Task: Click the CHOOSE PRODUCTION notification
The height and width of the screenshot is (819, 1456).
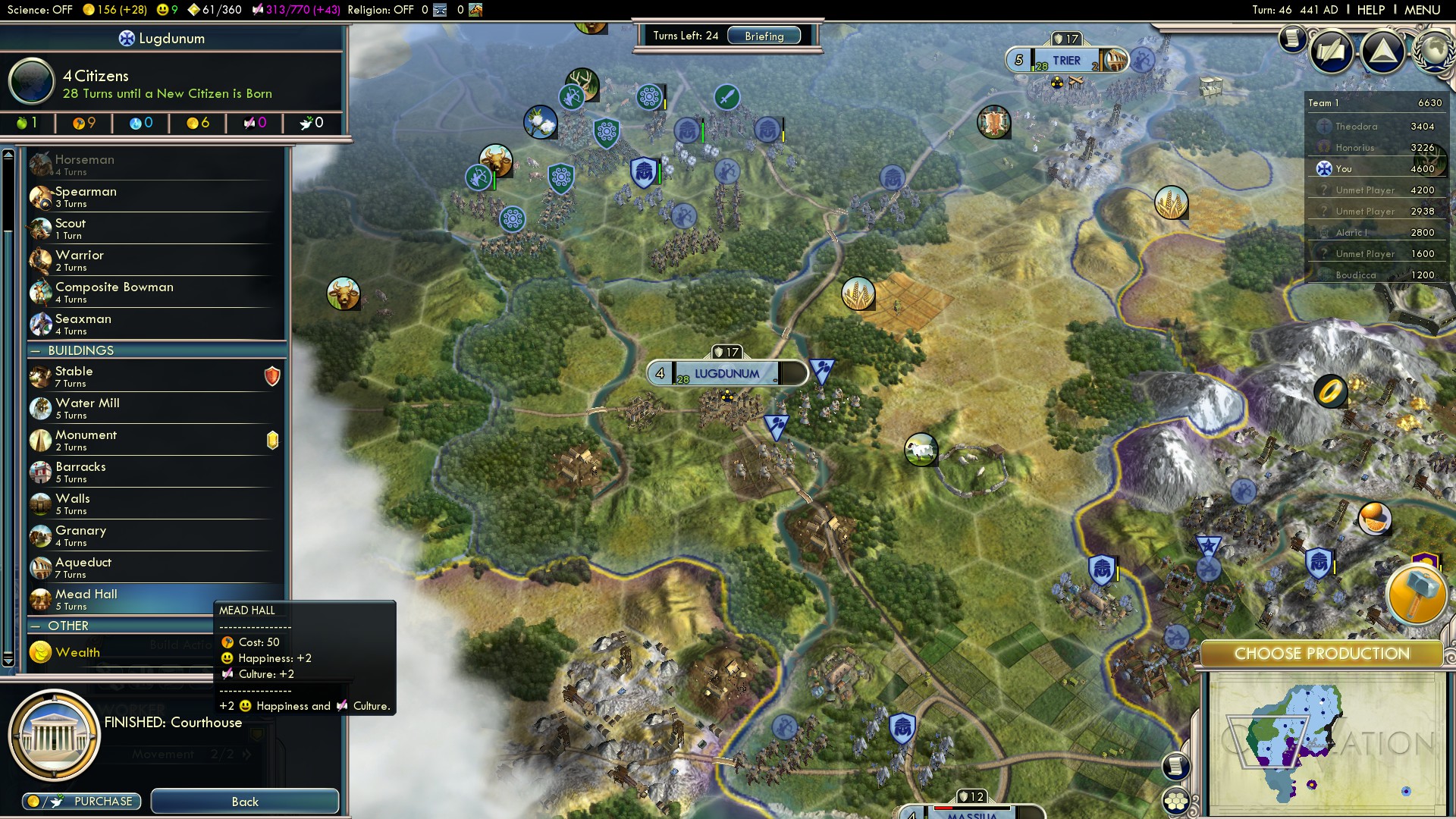Action: click(1321, 654)
